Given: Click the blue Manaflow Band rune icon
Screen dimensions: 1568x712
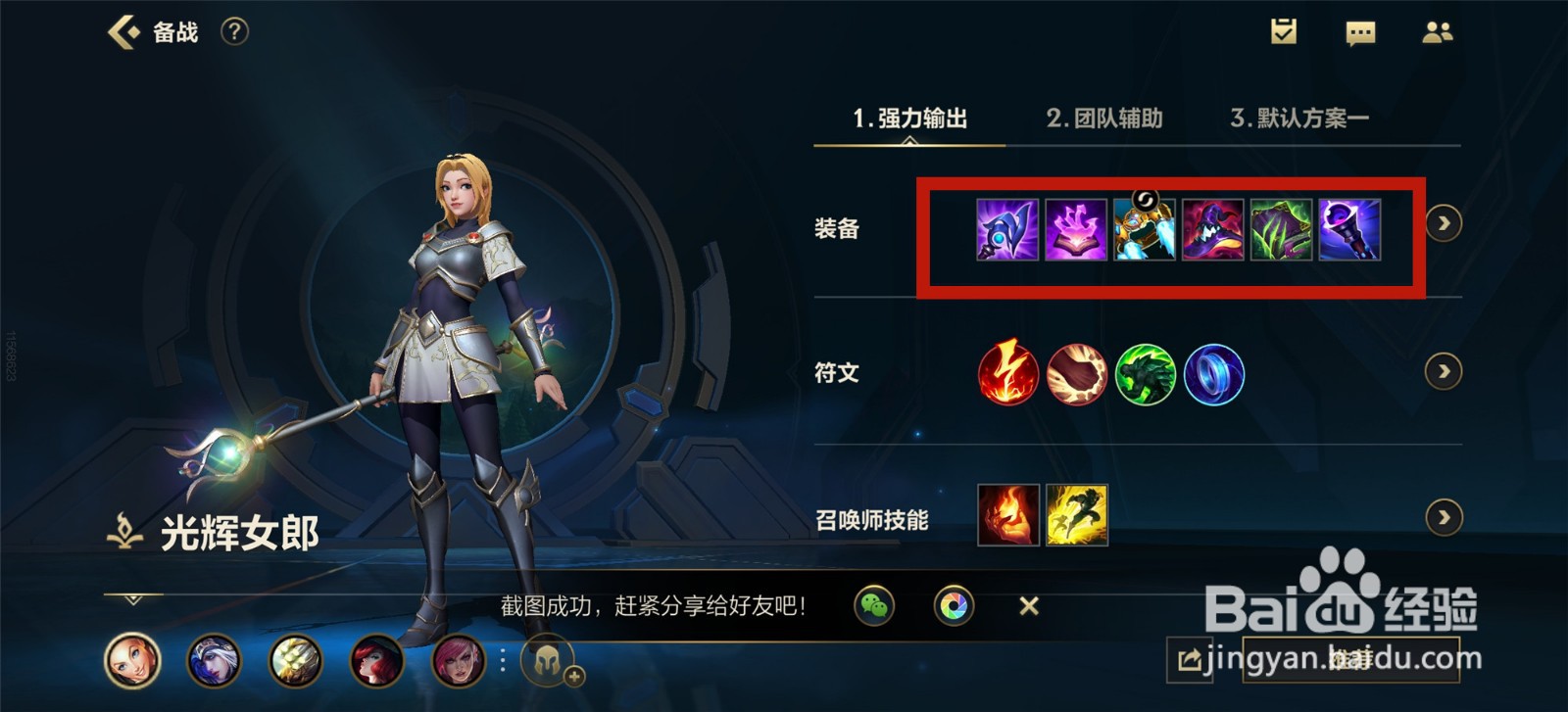Looking at the screenshot, I should [1213, 374].
